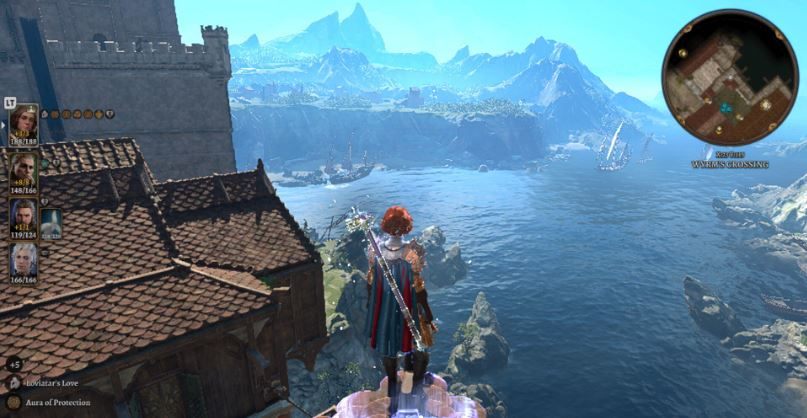The width and height of the screenshot is (807, 418).
Task: Click the summon portrait beside the third companion
Action: tap(51, 222)
